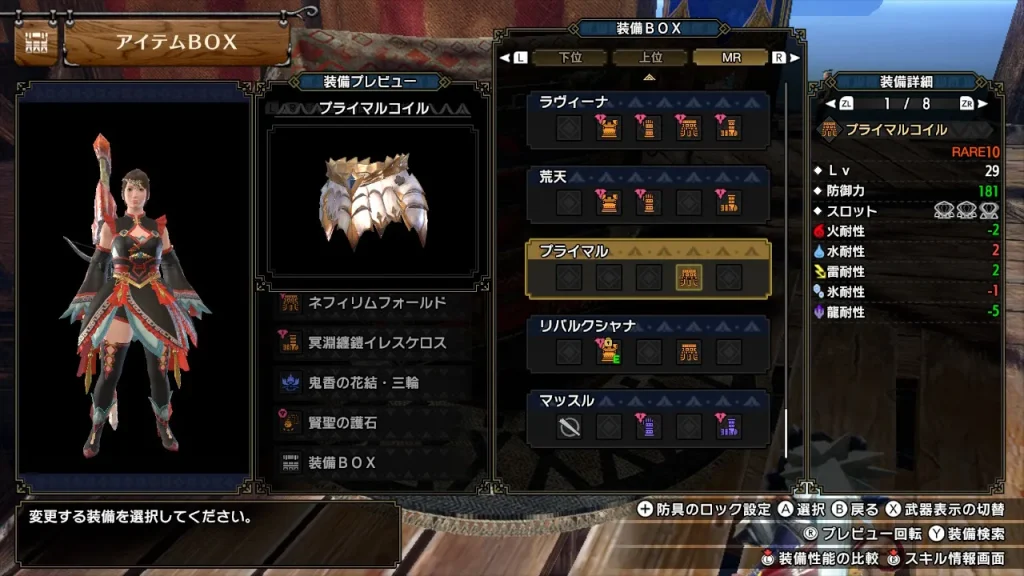Open the 装備BOX entry in the preview list

(x=371, y=463)
